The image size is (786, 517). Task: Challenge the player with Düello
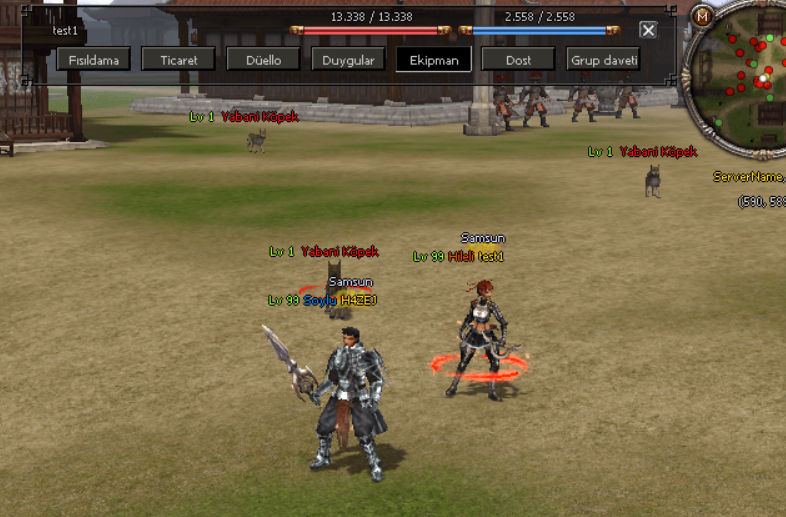tap(264, 60)
